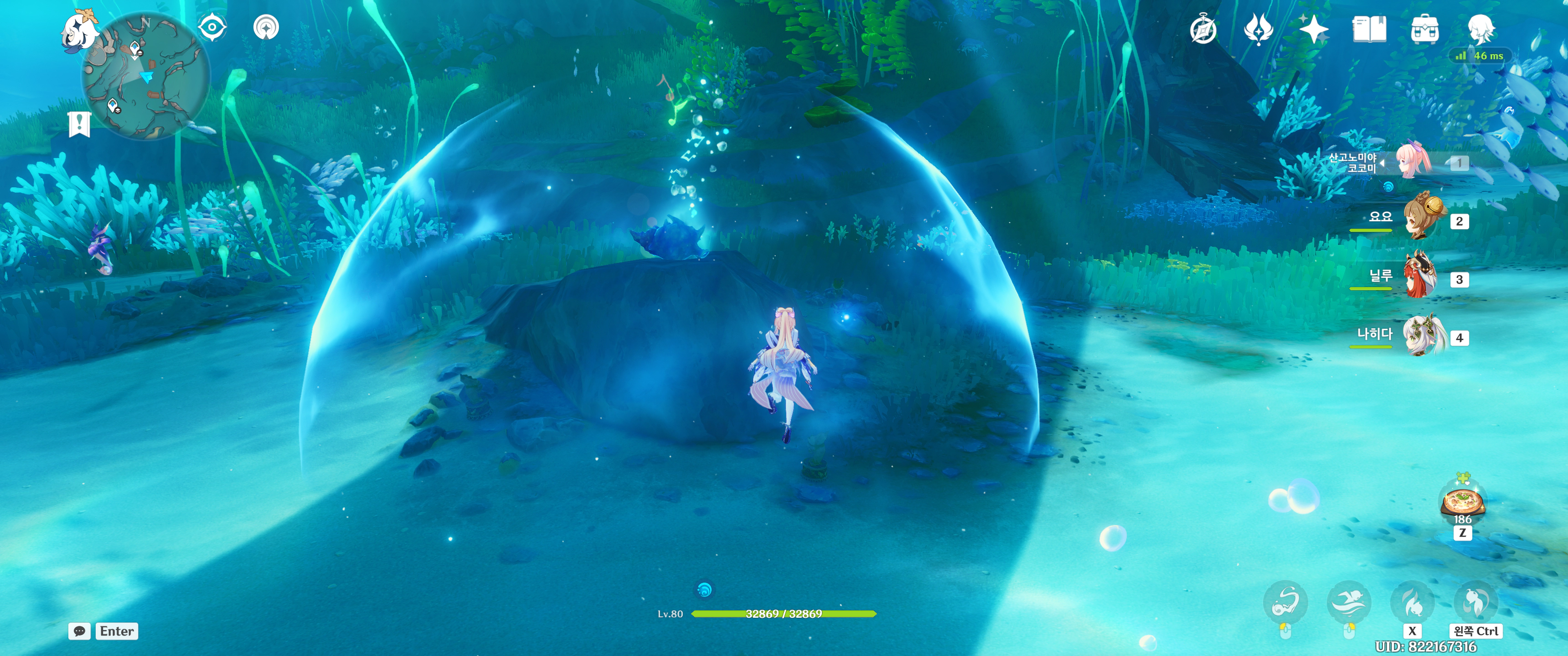The image size is (1568, 656).
Task: Toggle the eye-shaped elemental sight icon
Action: pyautogui.click(x=212, y=27)
